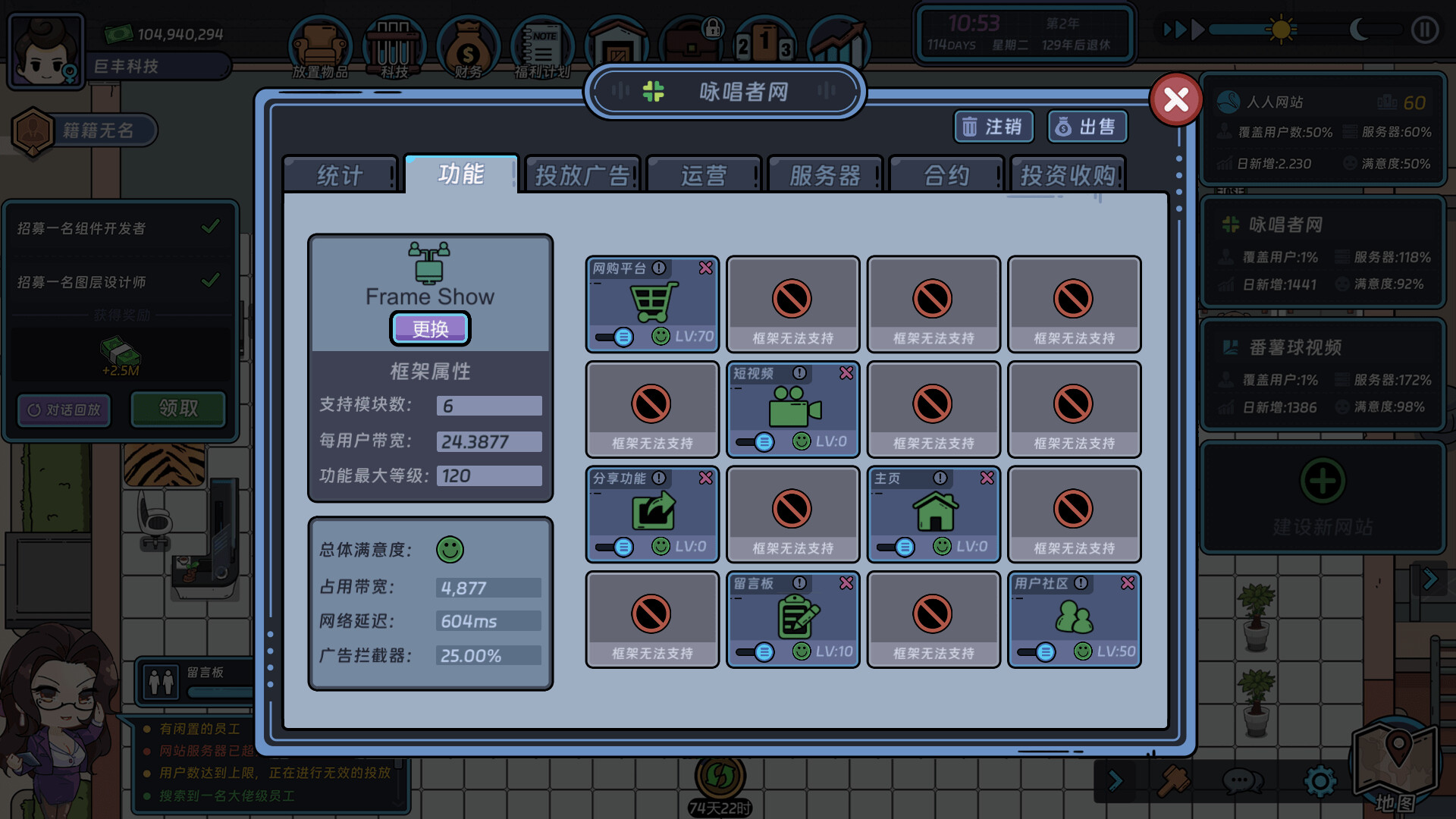
Task: Open the chat bubble icon
Action: coord(1241,780)
